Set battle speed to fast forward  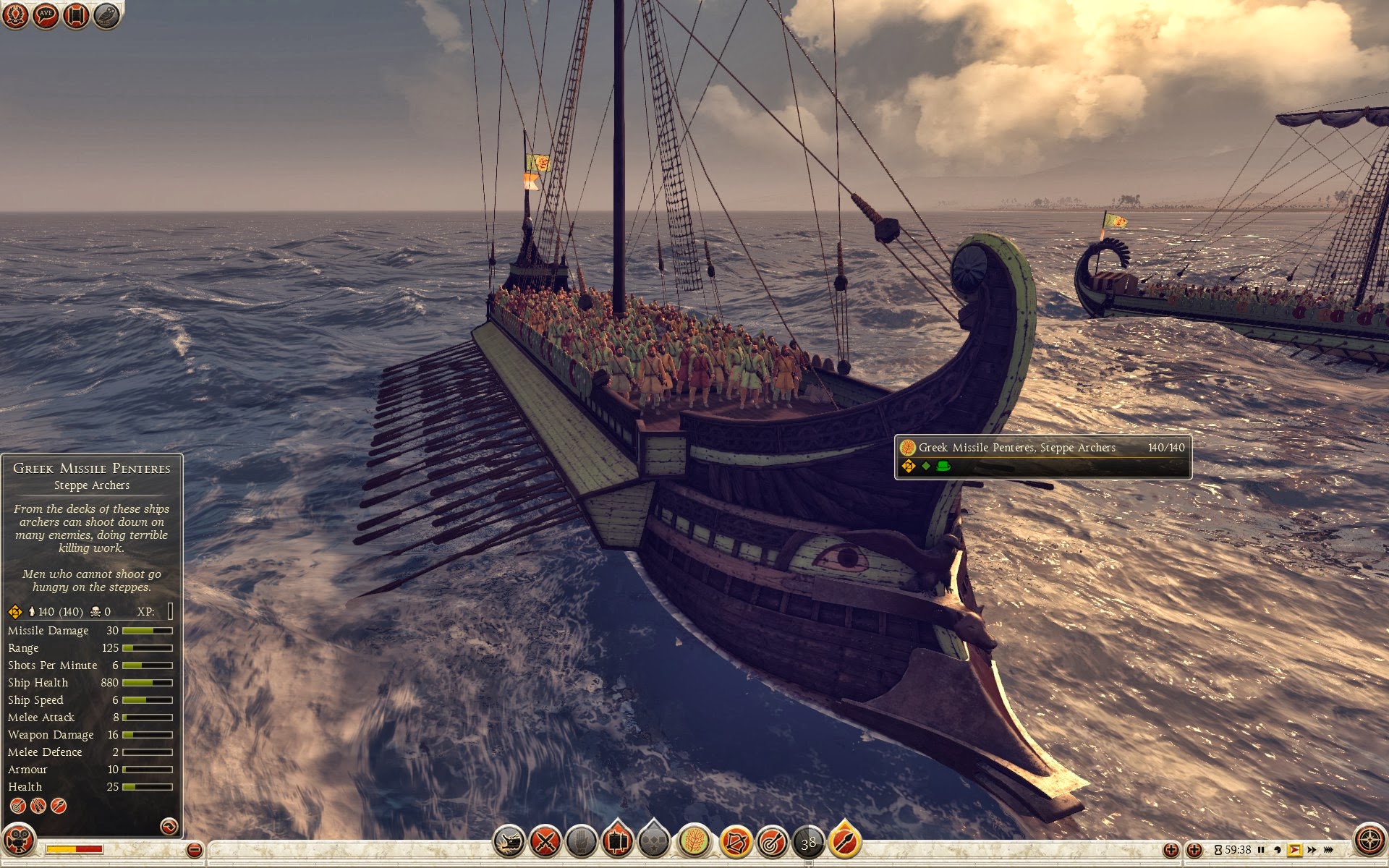coord(1312,850)
